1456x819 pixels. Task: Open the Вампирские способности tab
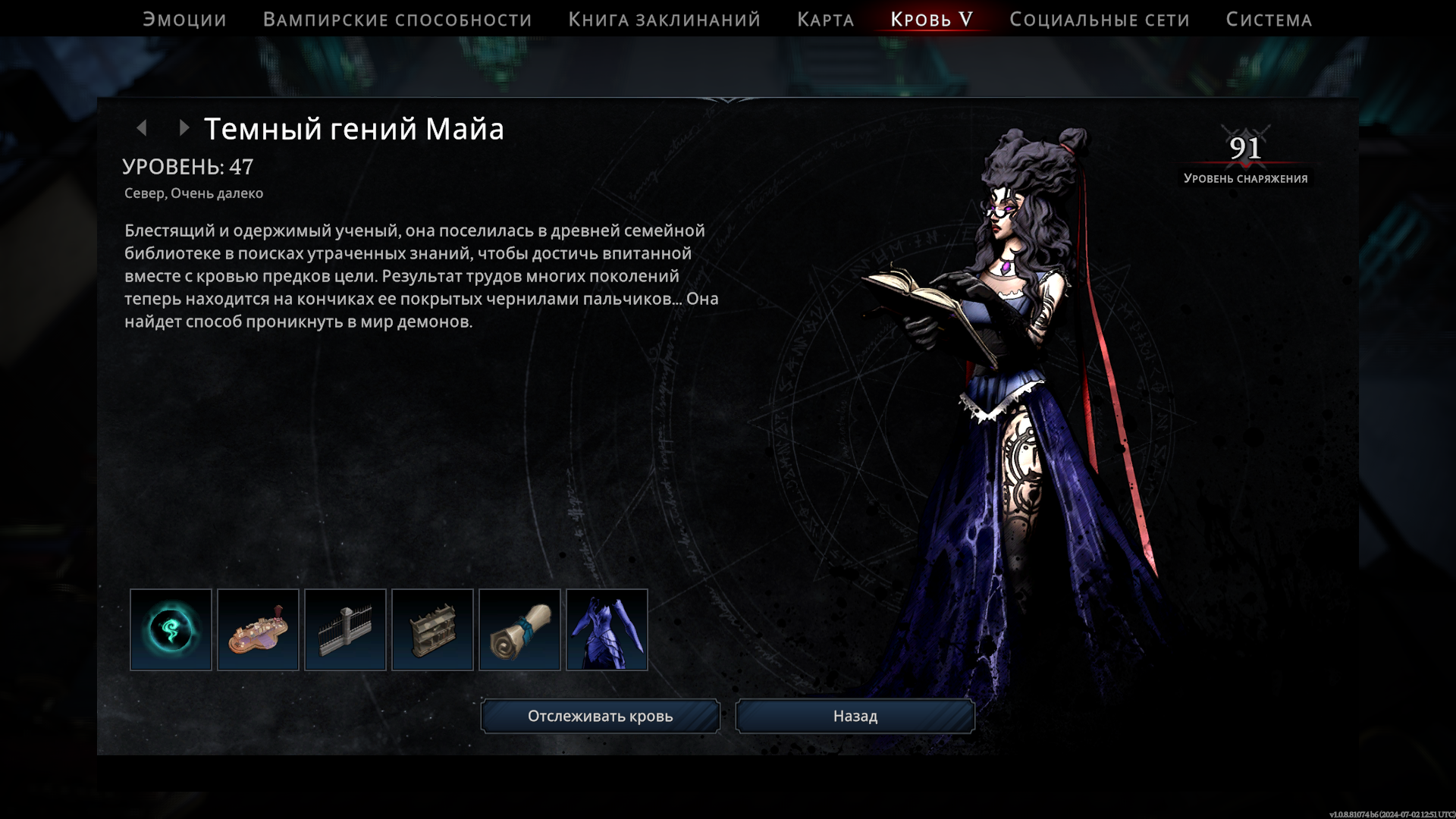[x=397, y=20]
